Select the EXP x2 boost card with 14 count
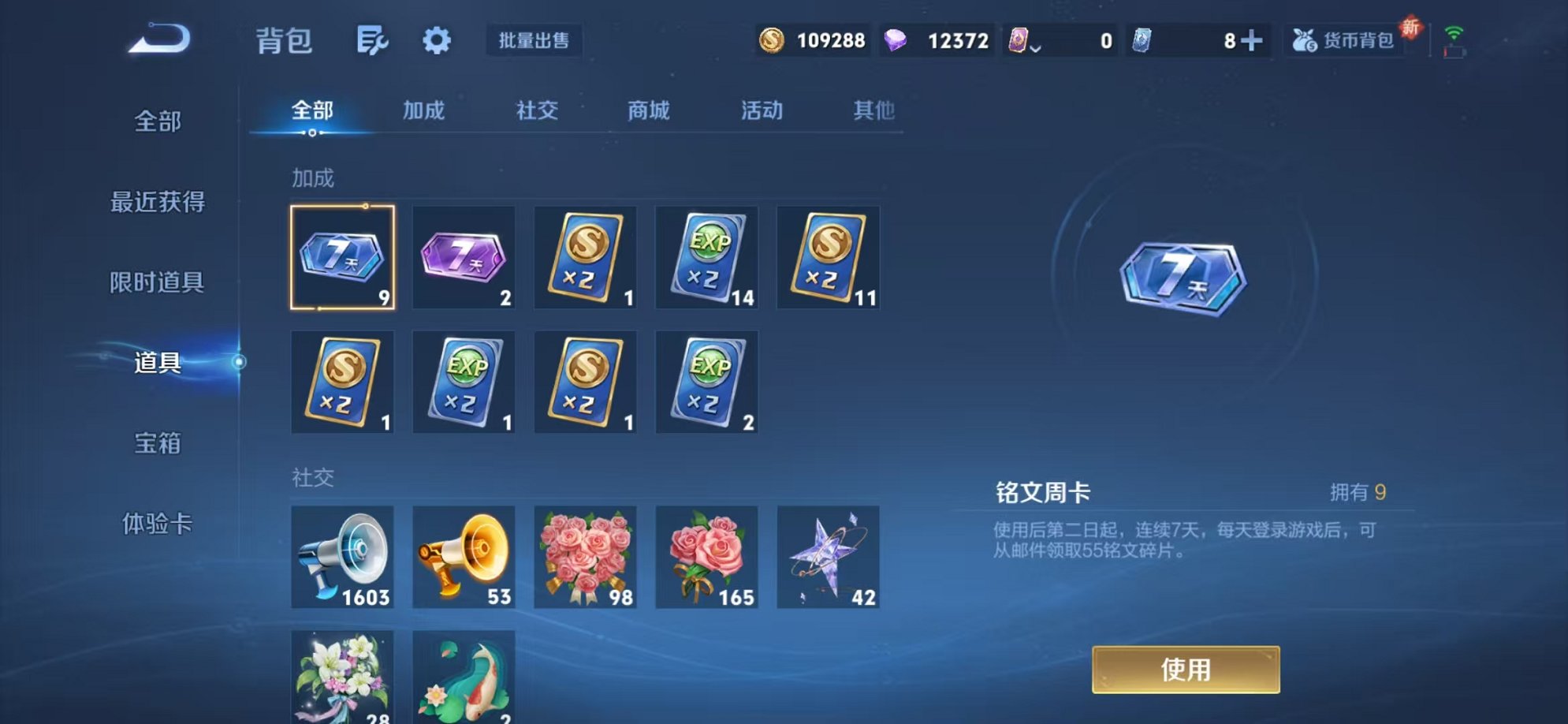Screen dimensions: 1568x724 tap(707, 258)
